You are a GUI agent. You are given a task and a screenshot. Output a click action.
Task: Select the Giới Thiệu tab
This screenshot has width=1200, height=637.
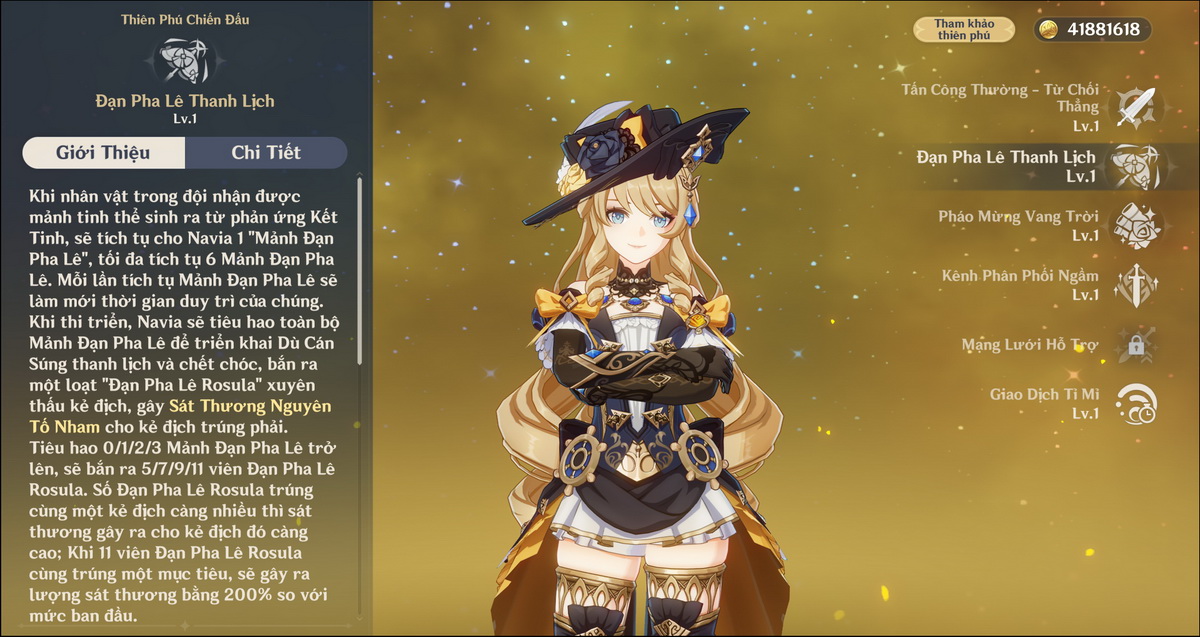(103, 153)
